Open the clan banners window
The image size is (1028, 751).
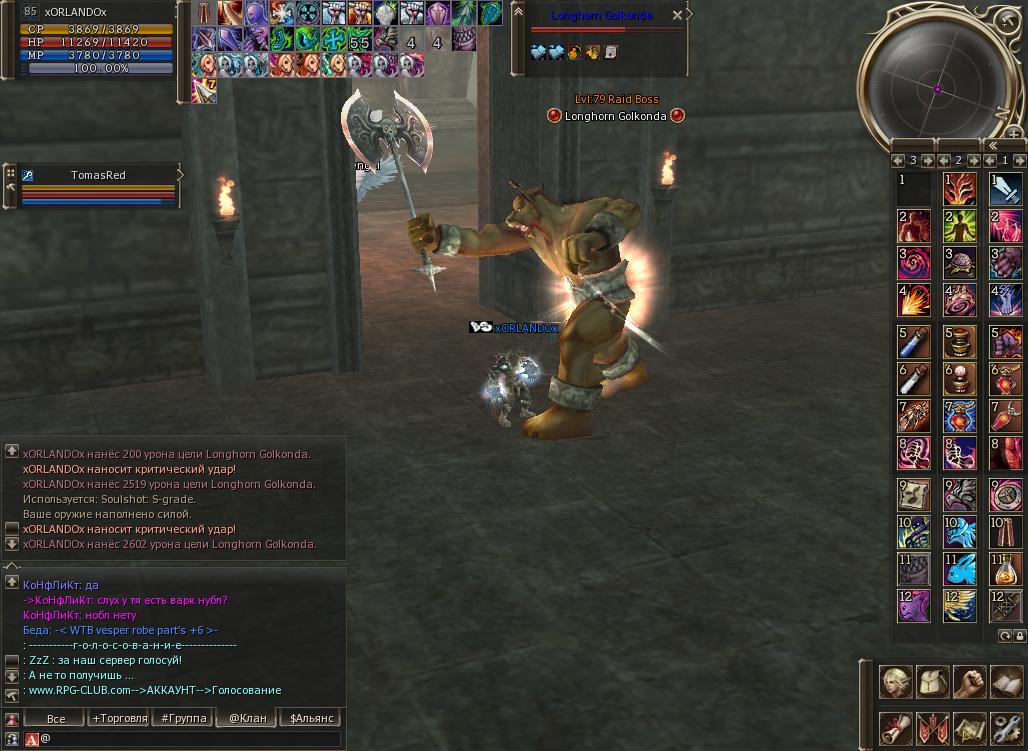tap(933, 729)
